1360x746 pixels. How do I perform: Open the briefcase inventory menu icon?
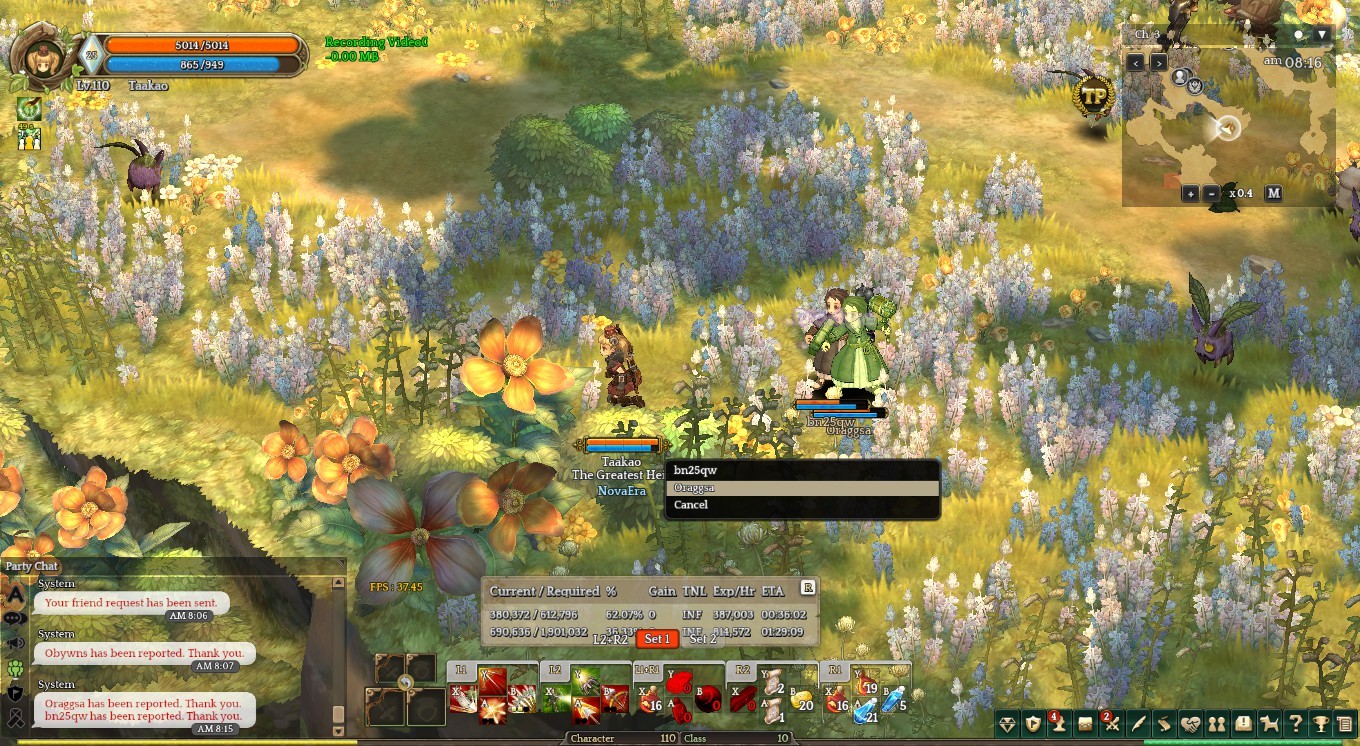1085,724
